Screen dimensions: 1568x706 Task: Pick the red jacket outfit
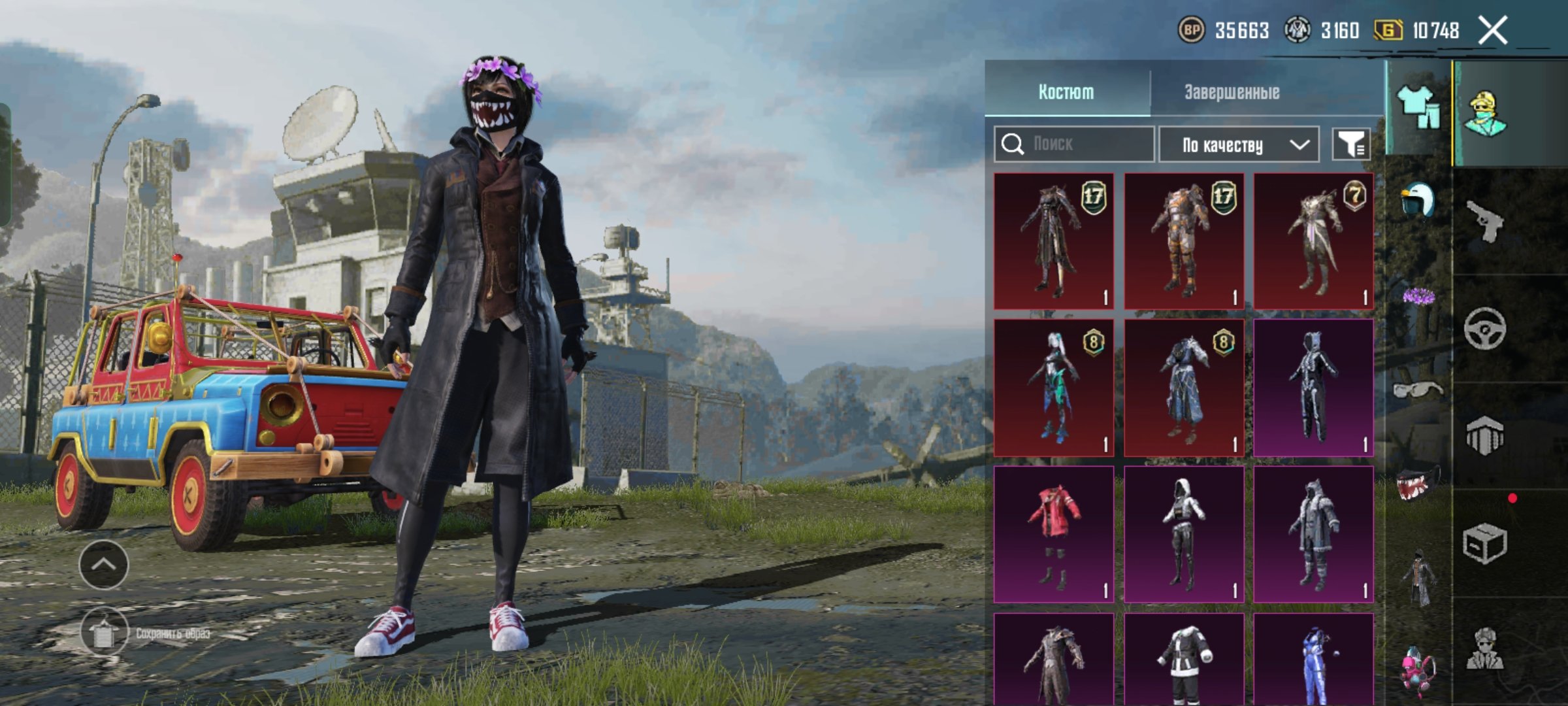coord(1054,534)
